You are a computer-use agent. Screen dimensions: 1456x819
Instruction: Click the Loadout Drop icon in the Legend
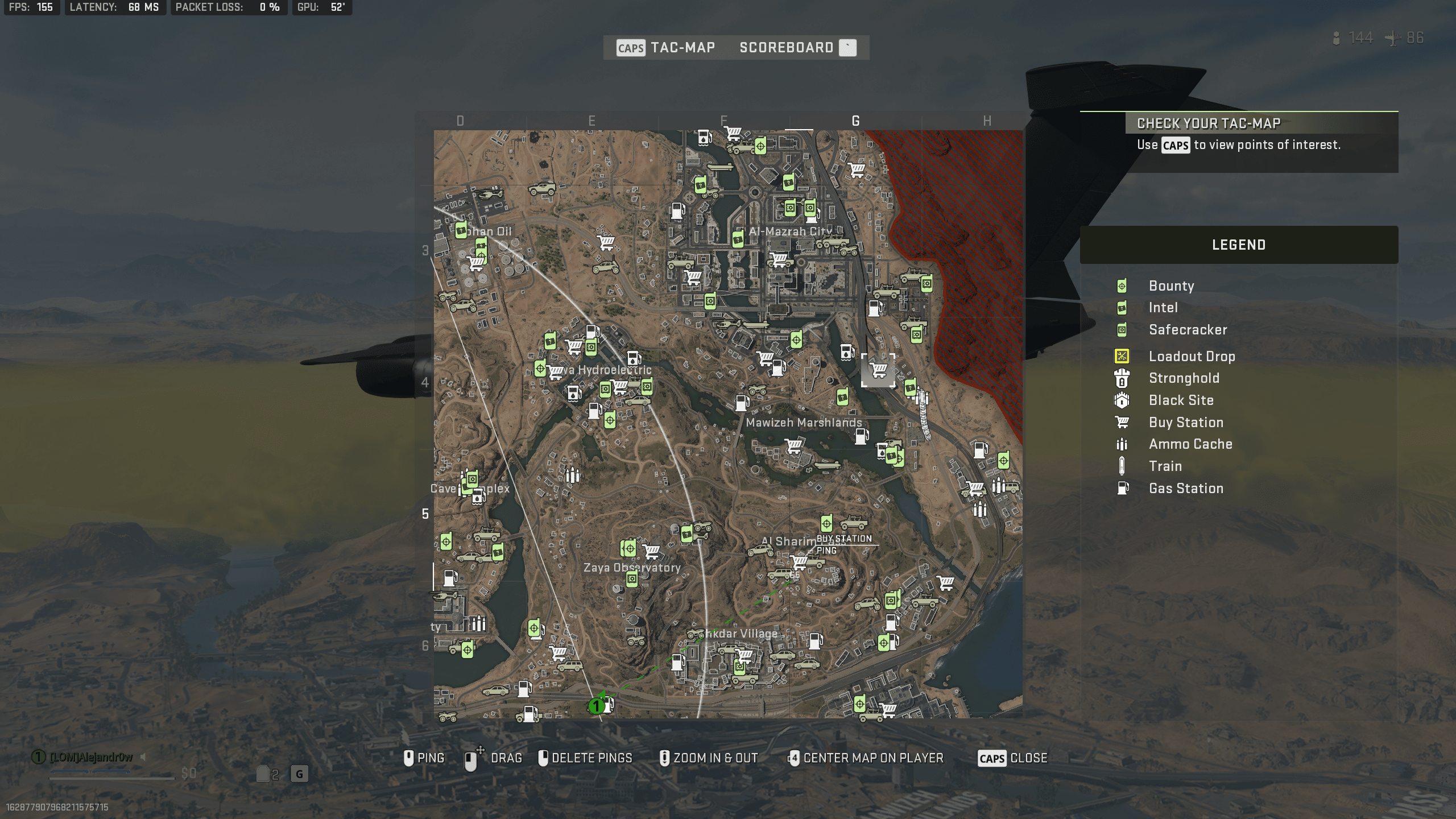point(1121,357)
